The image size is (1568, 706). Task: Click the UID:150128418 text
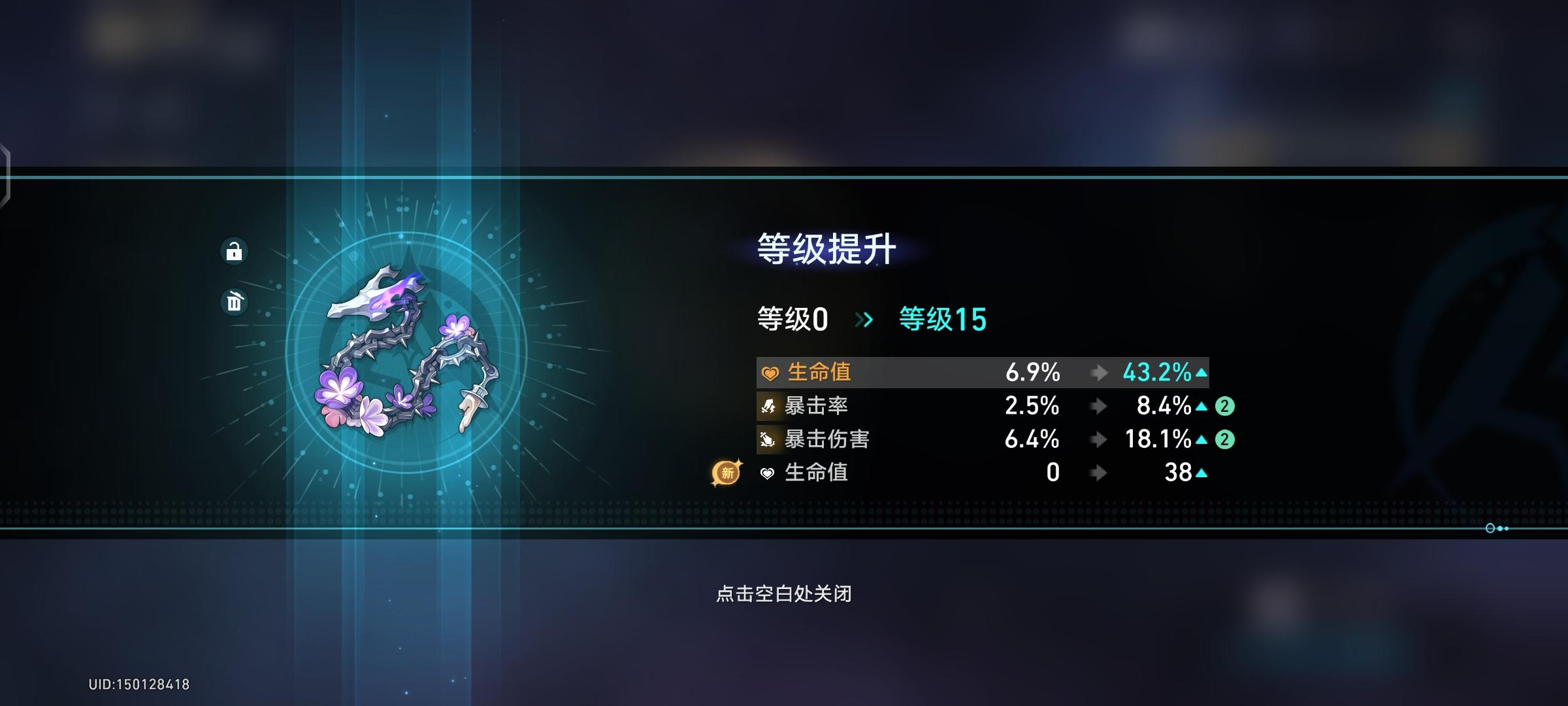click(137, 683)
